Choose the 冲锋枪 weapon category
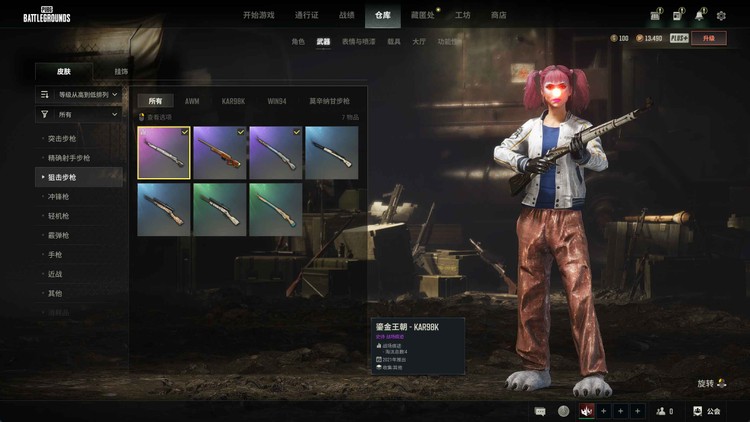 tap(61, 196)
